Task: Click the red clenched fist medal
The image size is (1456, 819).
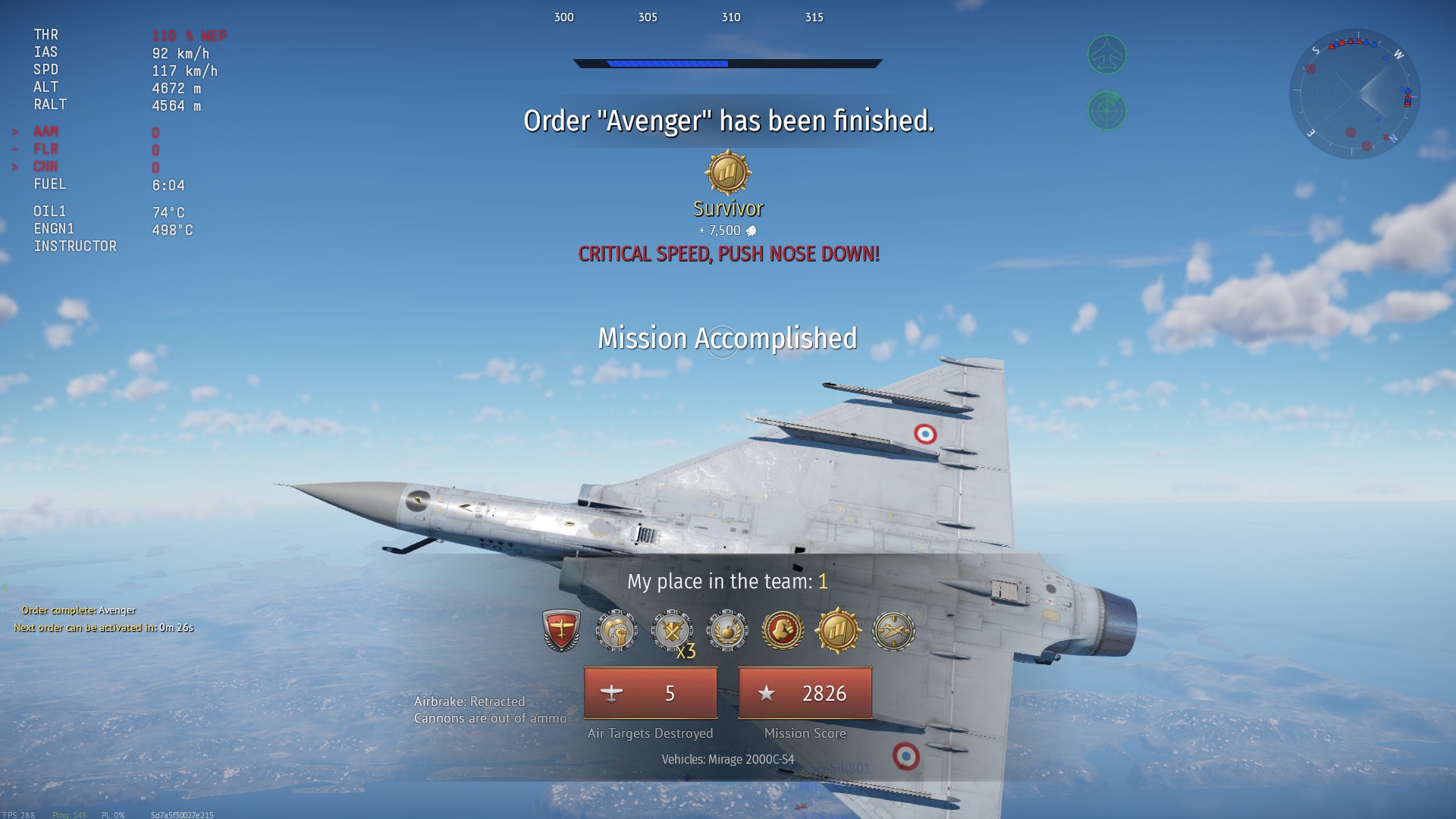Action: pyautogui.click(x=783, y=630)
